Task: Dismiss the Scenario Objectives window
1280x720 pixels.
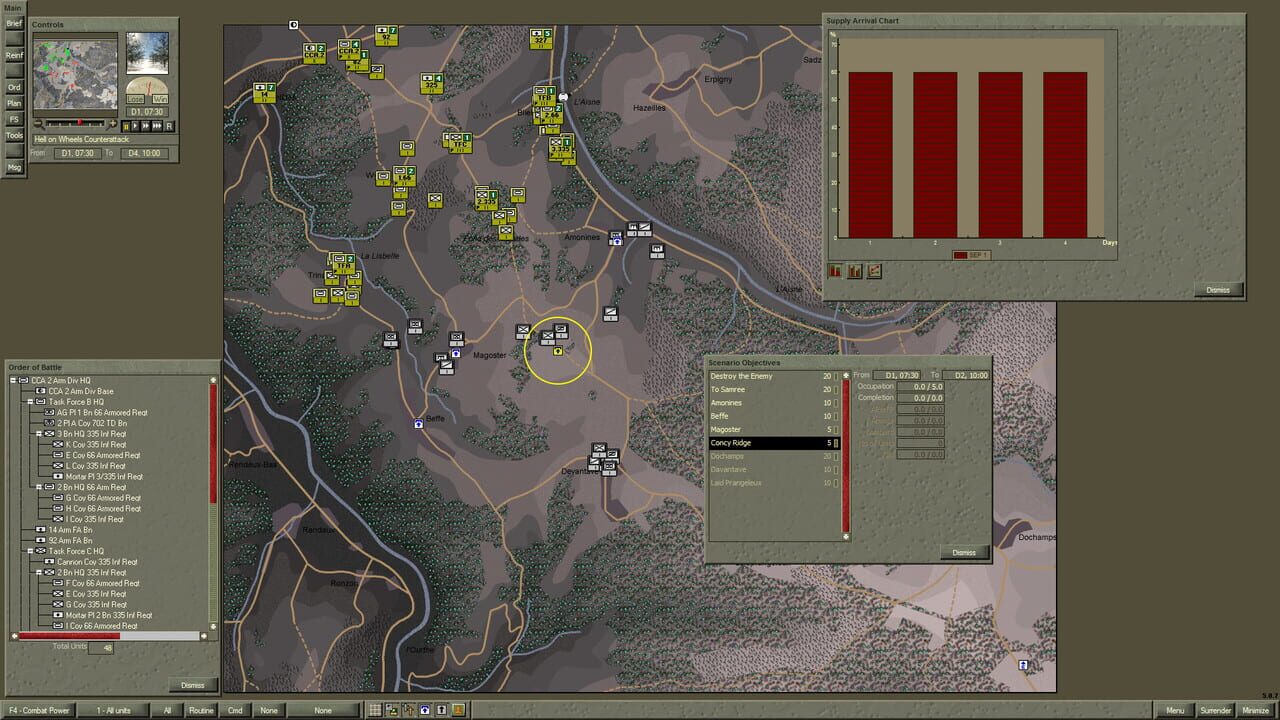Action: click(x=963, y=552)
